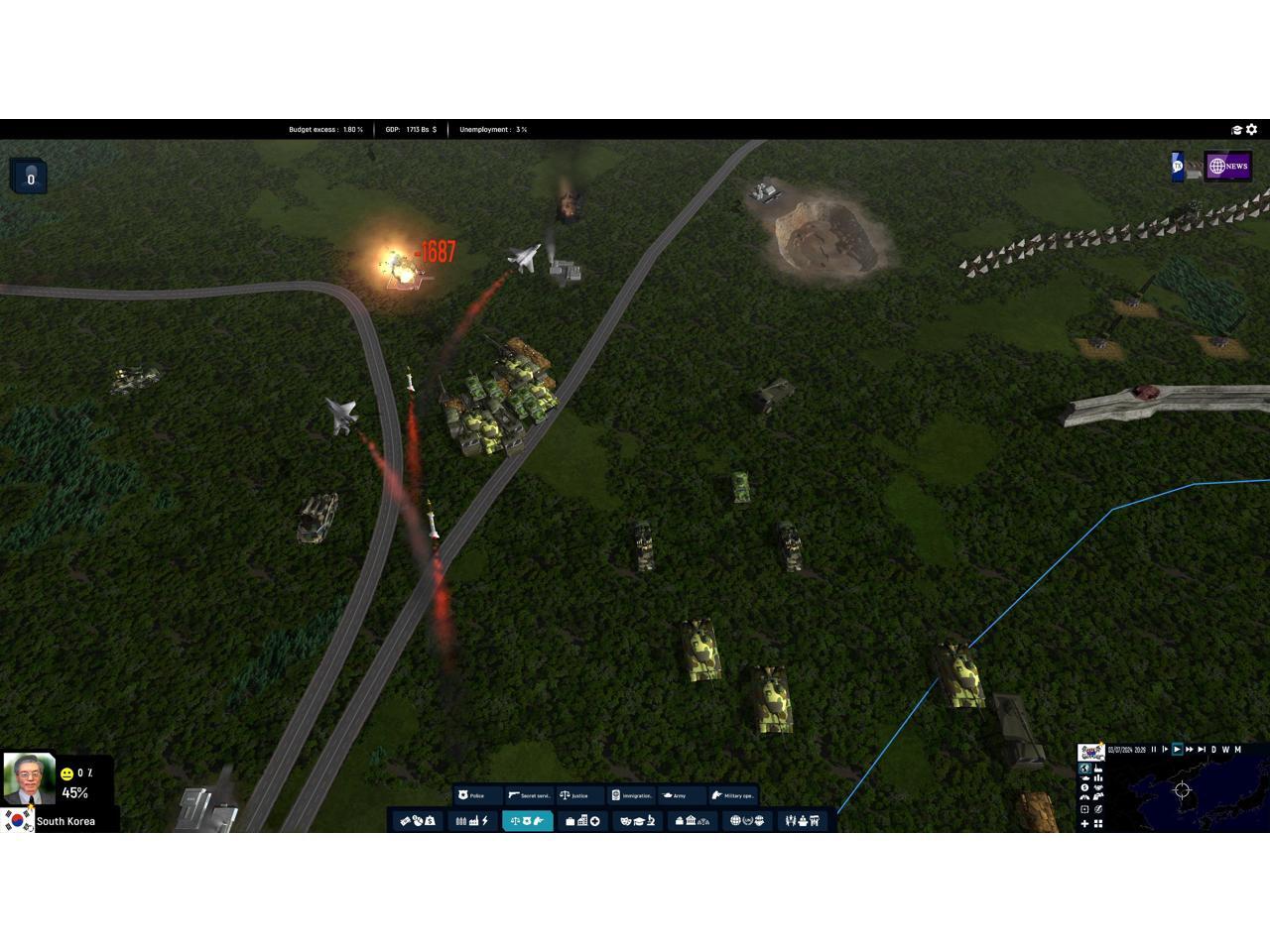This screenshot has height=952, width=1270.
Task: Skip ahead one month with M
Action: coord(1238,750)
